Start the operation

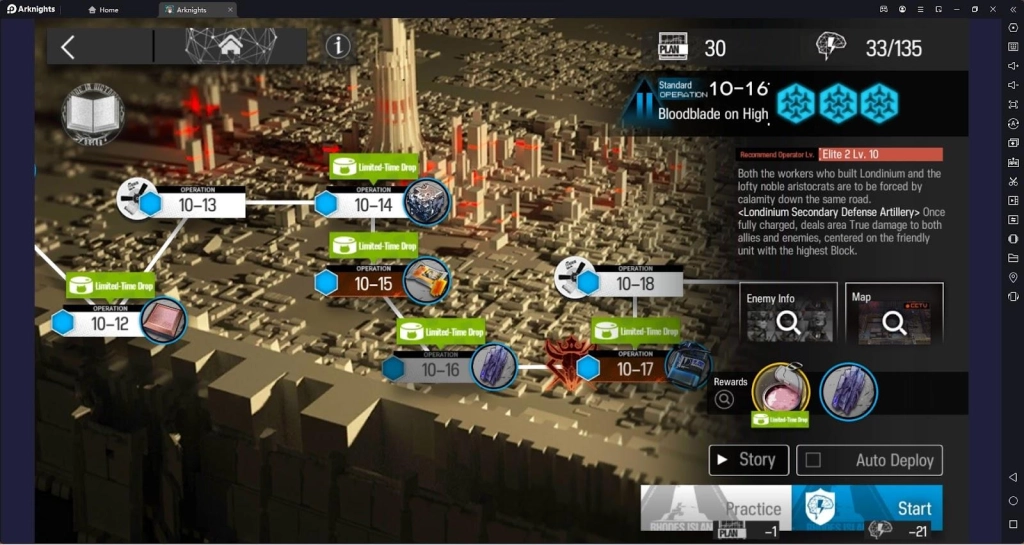[867, 509]
